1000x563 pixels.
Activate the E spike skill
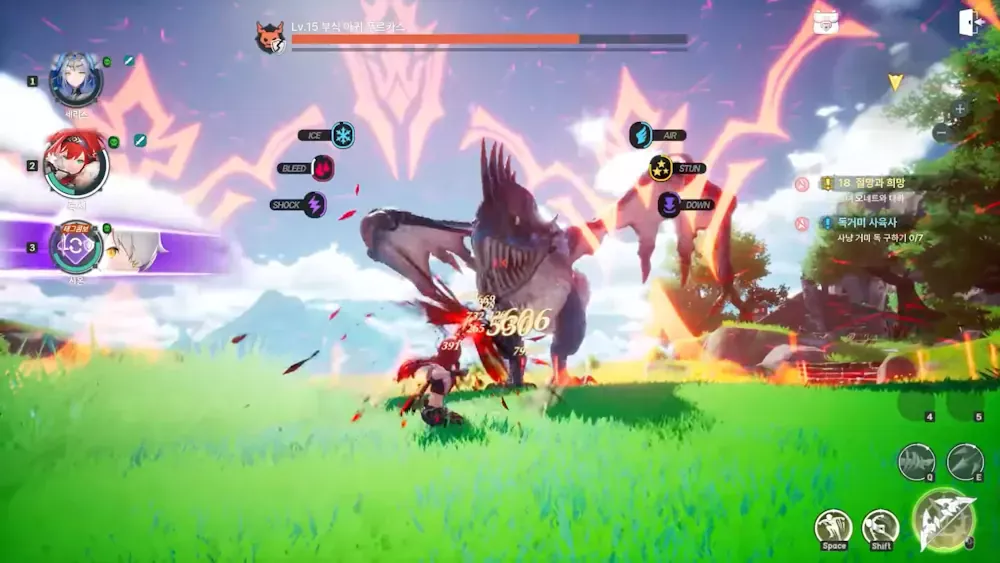(965, 461)
